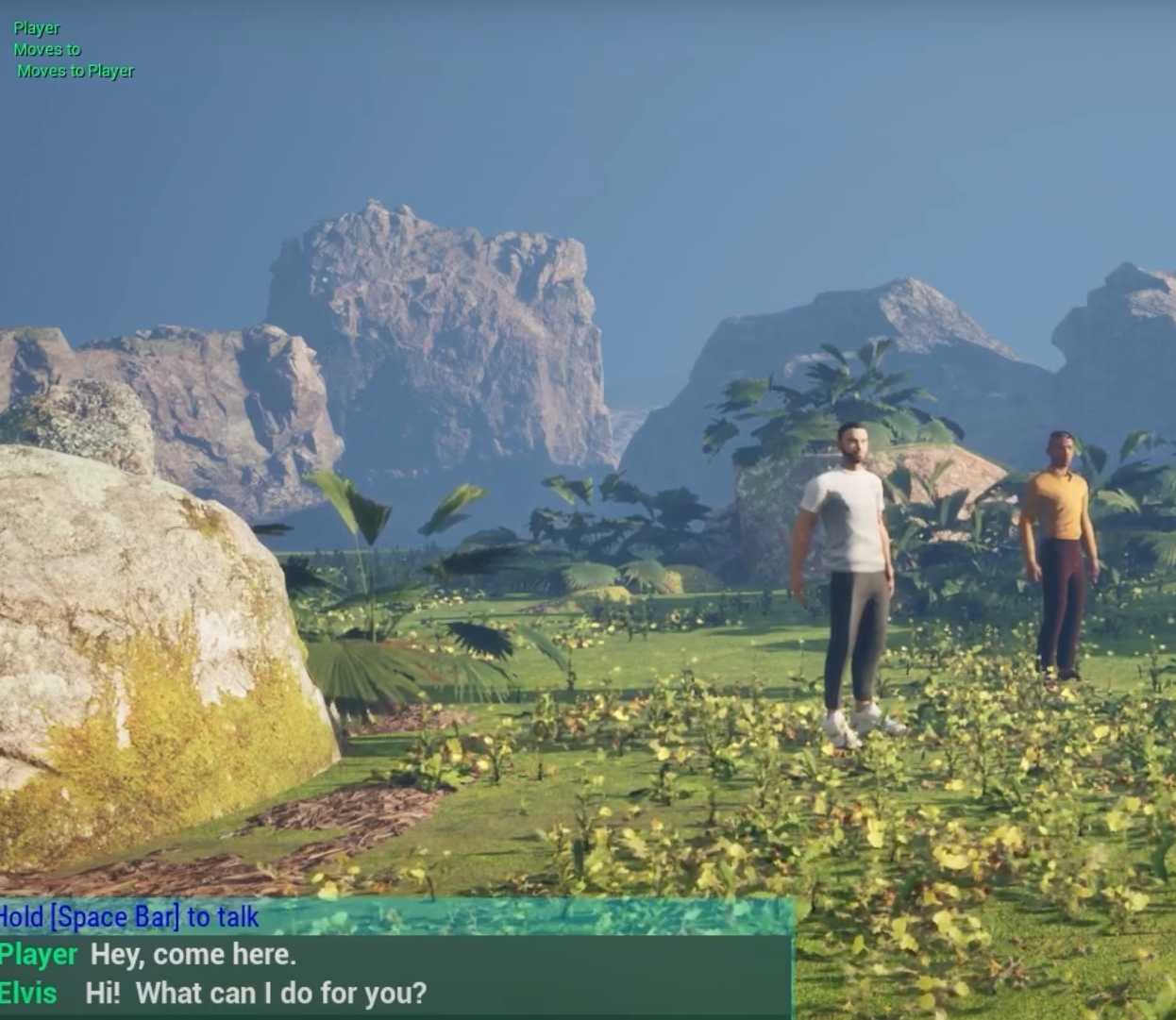Image resolution: width=1176 pixels, height=1020 pixels.
Task: Click the Player and Elvis chat log panel
Action: coord(395,974)
